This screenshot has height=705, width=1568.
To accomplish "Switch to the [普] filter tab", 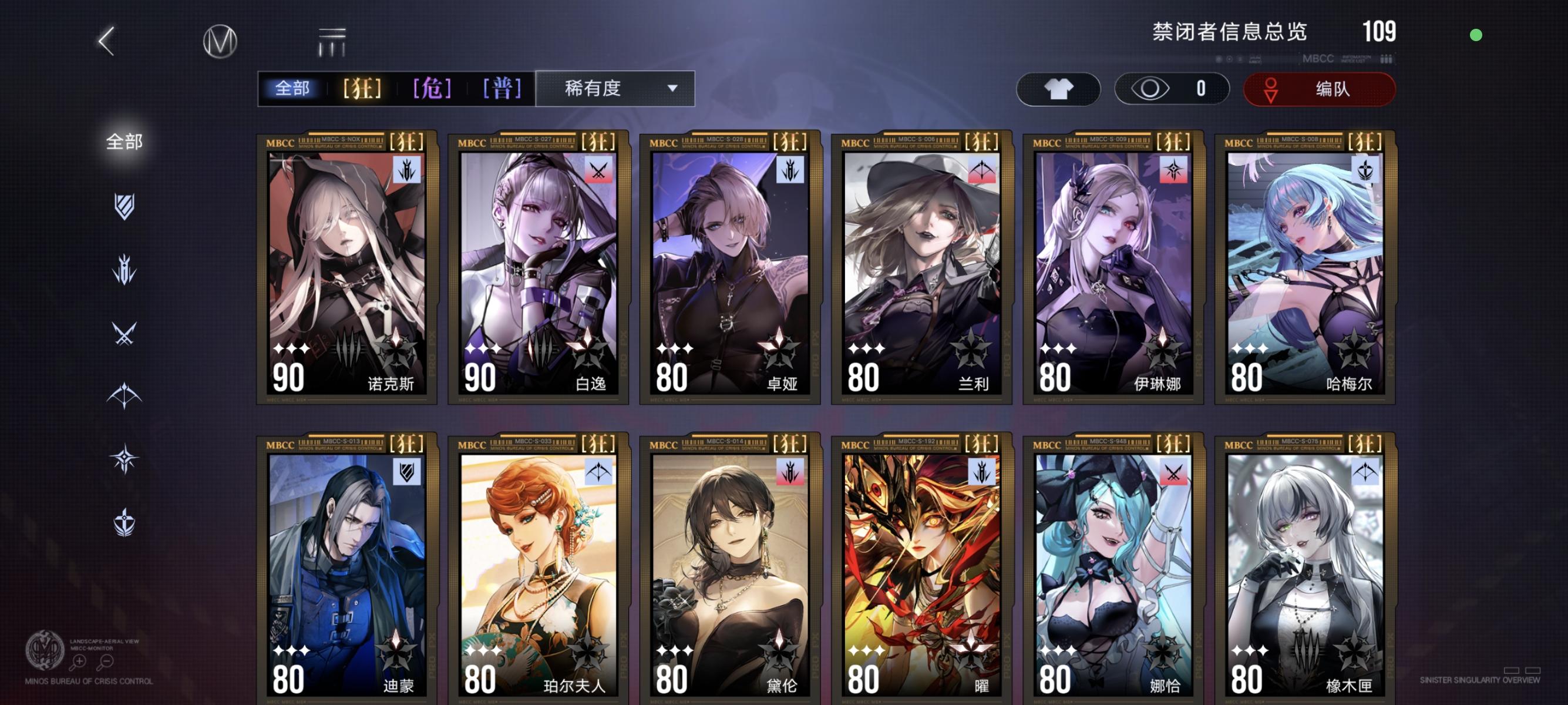I will pos(500,88).
